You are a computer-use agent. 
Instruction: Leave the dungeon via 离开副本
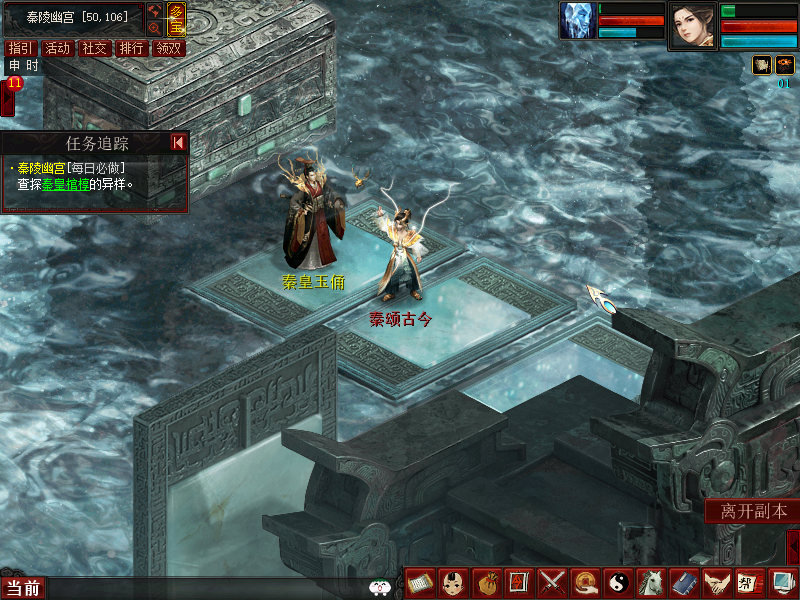click(x=752, y=511)
